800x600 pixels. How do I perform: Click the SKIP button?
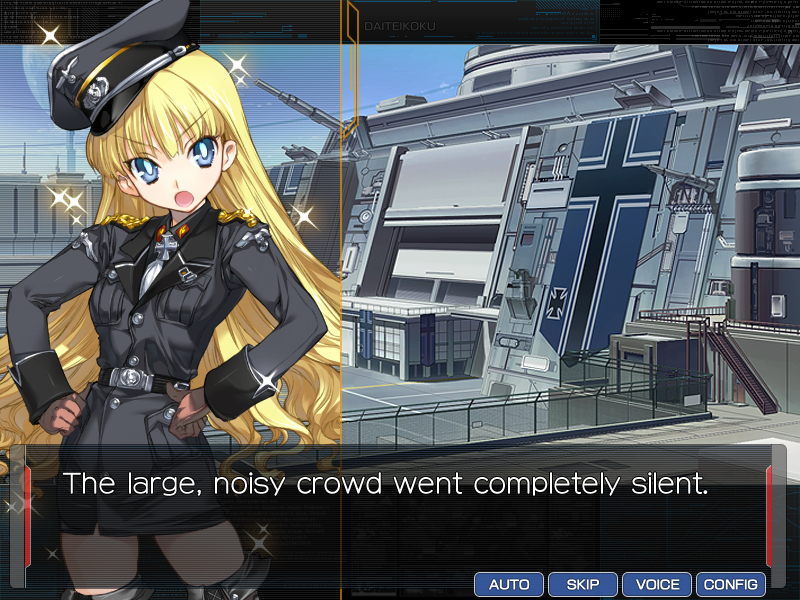click(x=583, y=584)
